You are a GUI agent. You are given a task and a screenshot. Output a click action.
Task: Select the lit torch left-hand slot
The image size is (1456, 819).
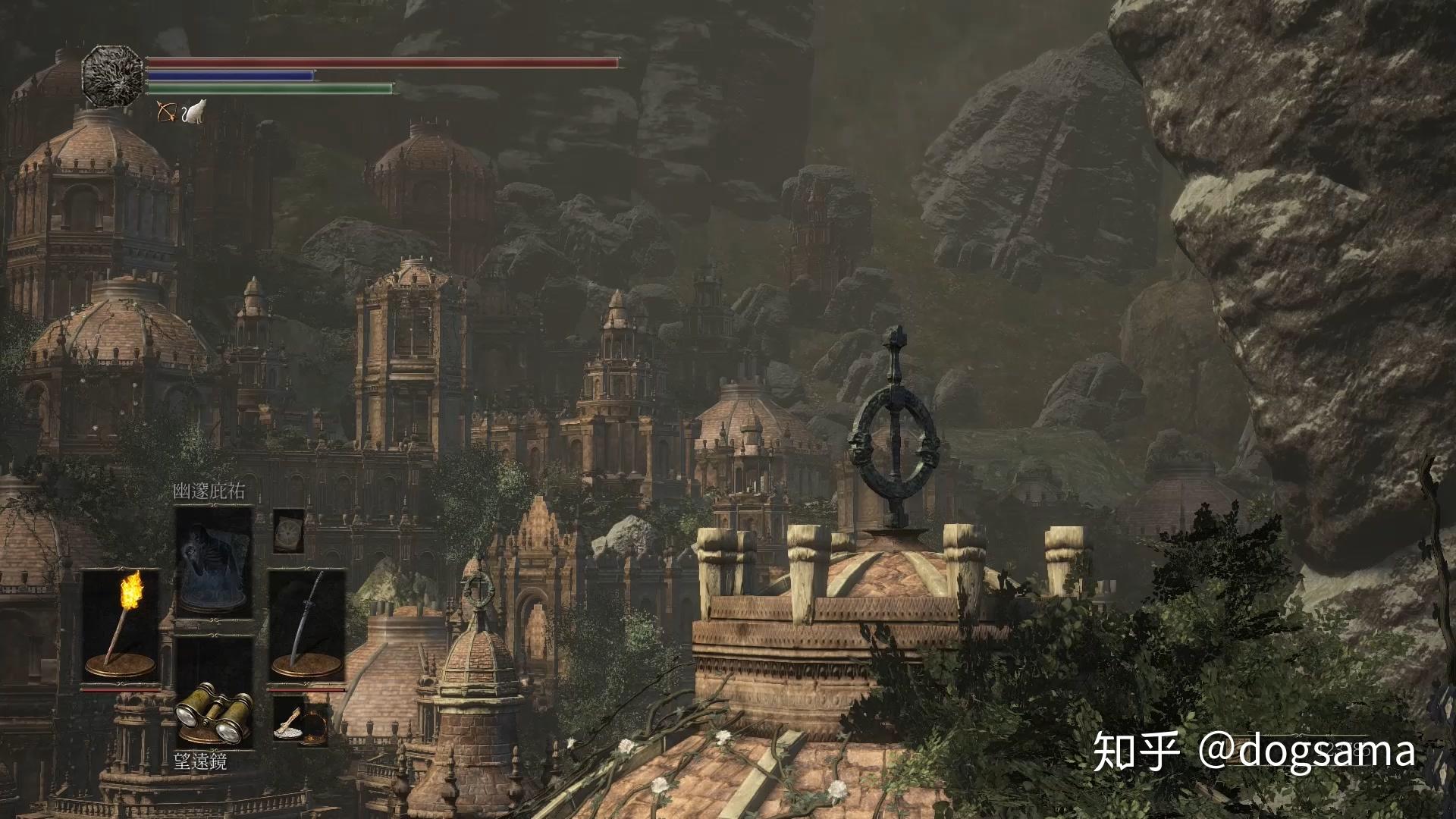[x=121, y=626]
